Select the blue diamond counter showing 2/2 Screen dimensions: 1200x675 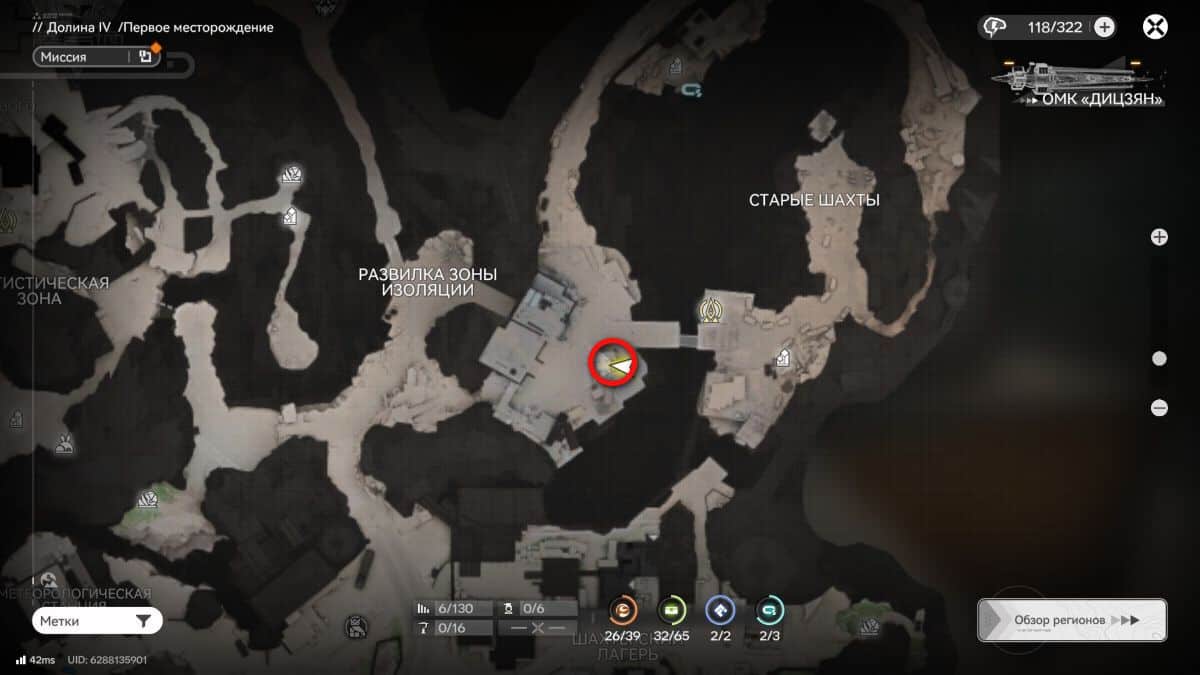(x=720, y=610)
